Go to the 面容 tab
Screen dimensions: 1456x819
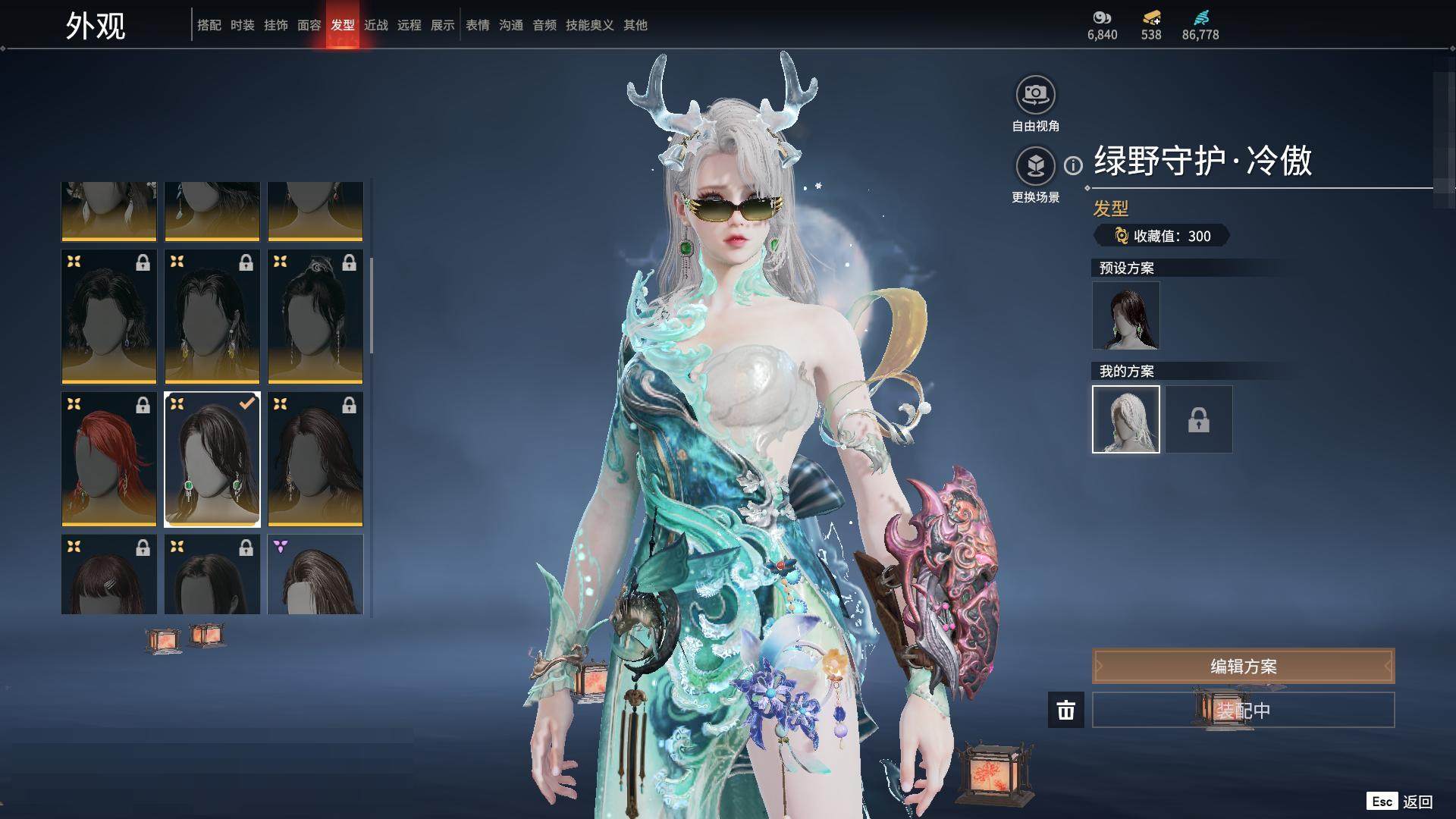[309, 25]
